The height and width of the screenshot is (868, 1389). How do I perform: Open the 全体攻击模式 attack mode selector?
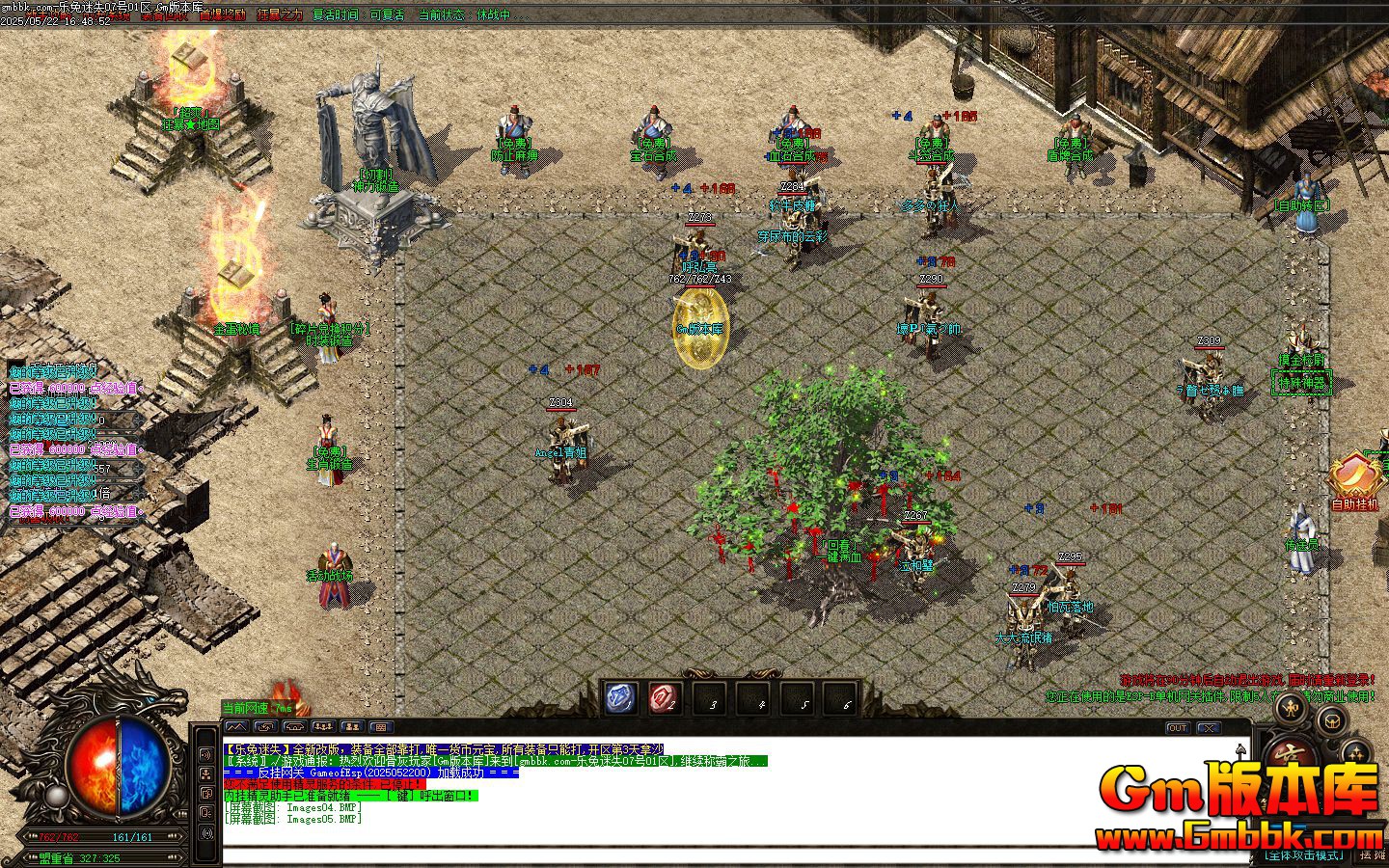click(1306, 854)
